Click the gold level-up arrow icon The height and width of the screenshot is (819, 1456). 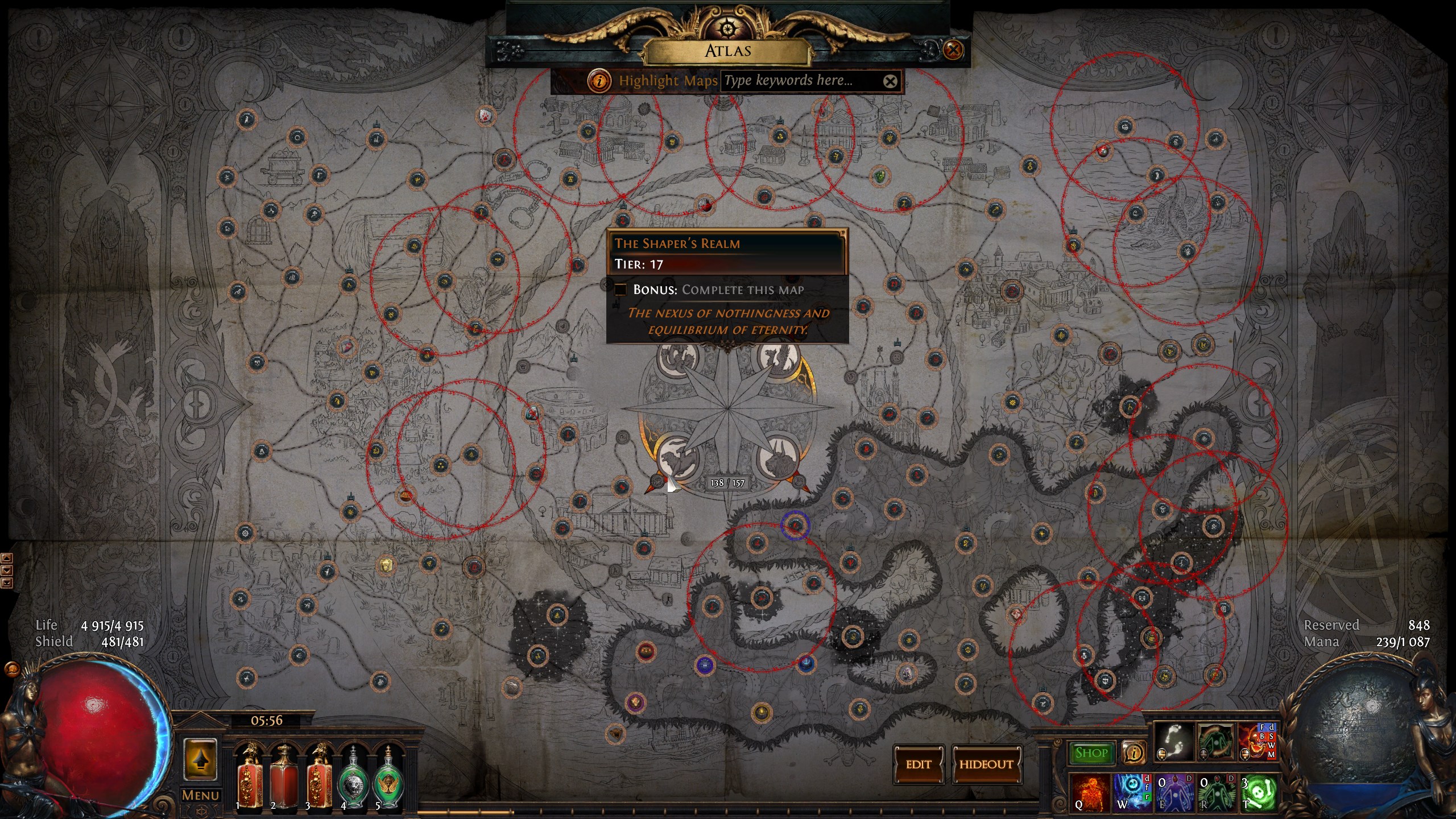click(200, 759)
